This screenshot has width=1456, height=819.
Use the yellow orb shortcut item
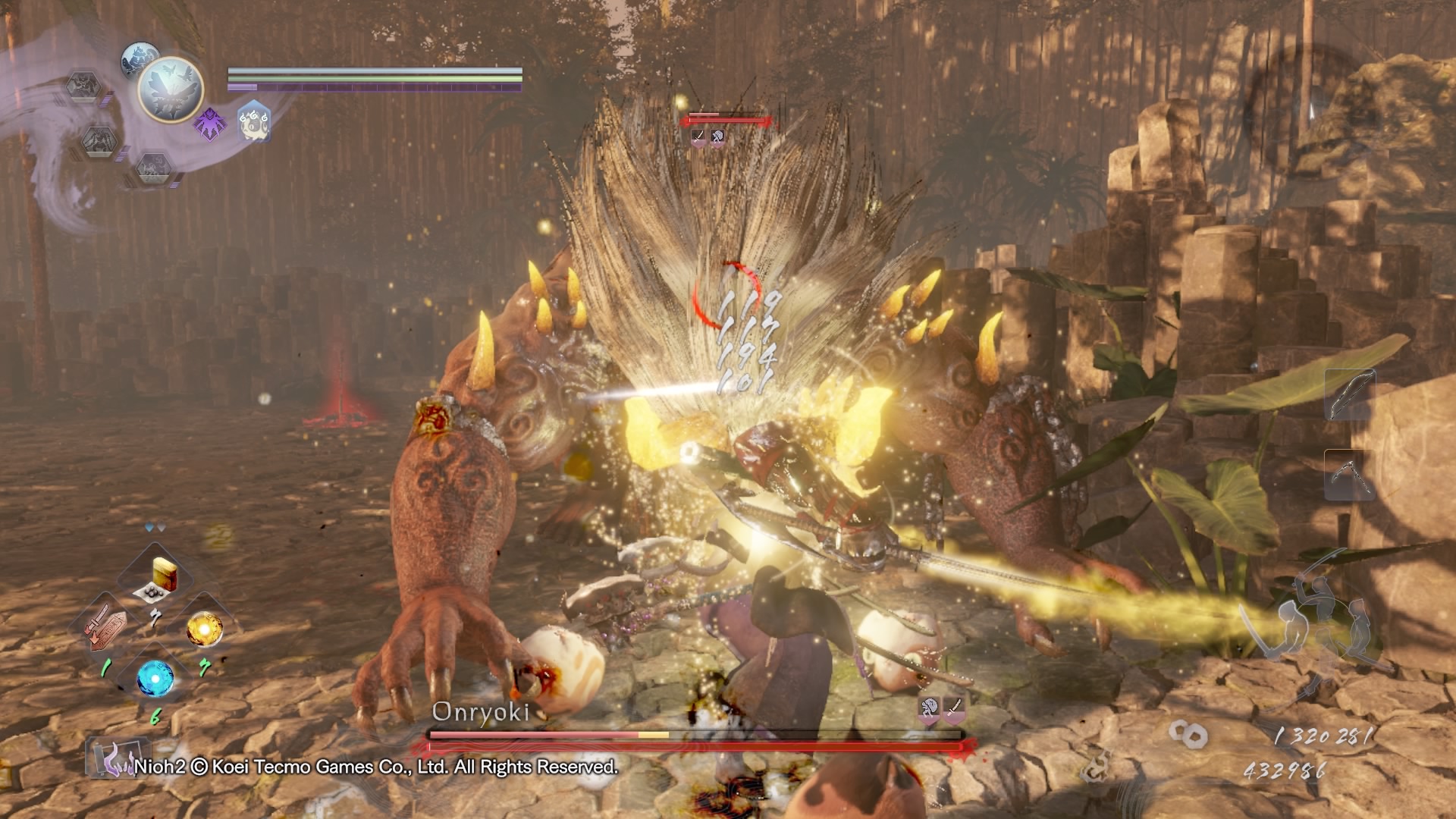coord(205,628)
